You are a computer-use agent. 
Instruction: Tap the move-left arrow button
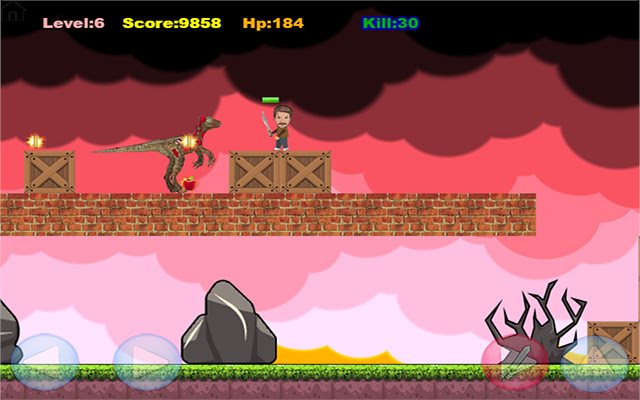click(x=45, y=361)
